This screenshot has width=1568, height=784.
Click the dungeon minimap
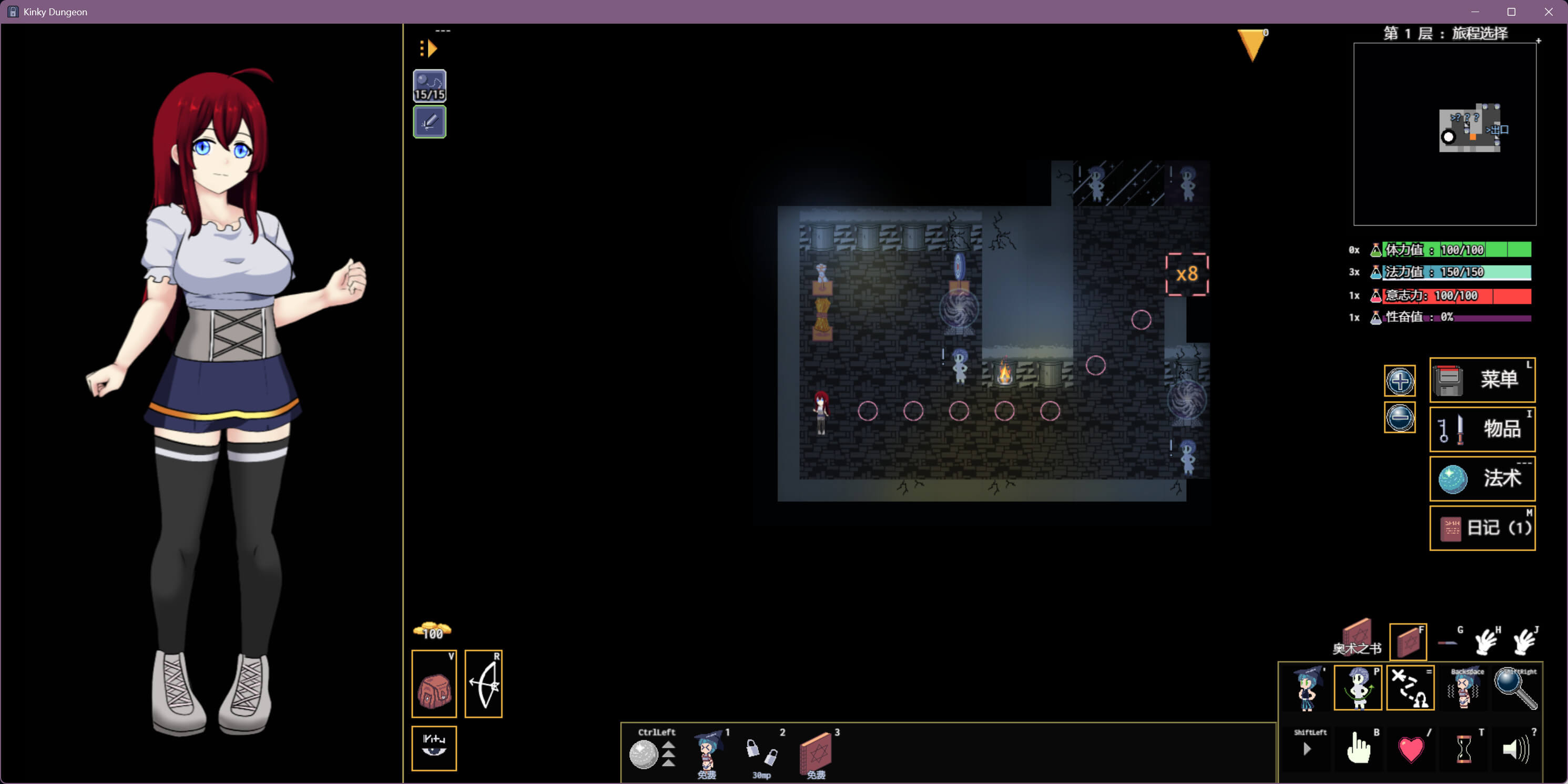[x=1444, y=134]
